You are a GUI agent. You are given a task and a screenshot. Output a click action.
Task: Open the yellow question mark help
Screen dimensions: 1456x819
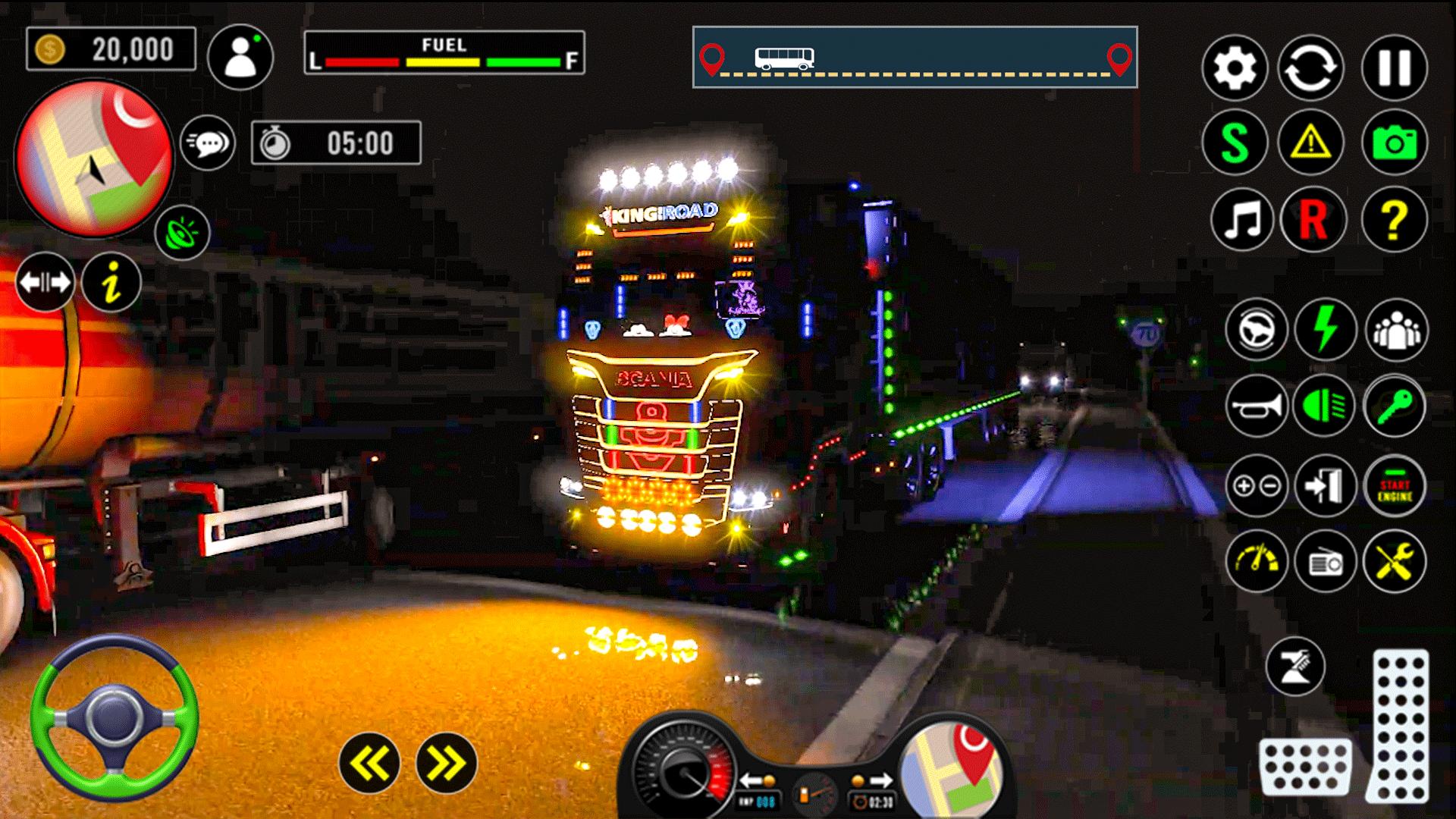pos(1394,220)
